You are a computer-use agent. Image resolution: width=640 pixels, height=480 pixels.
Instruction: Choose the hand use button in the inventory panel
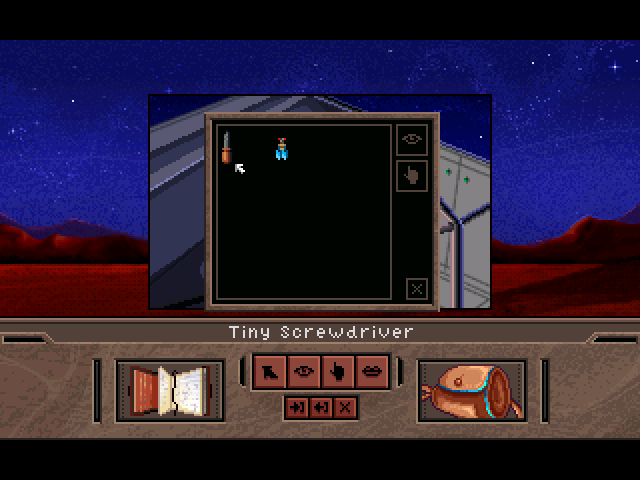click(412, 175)
